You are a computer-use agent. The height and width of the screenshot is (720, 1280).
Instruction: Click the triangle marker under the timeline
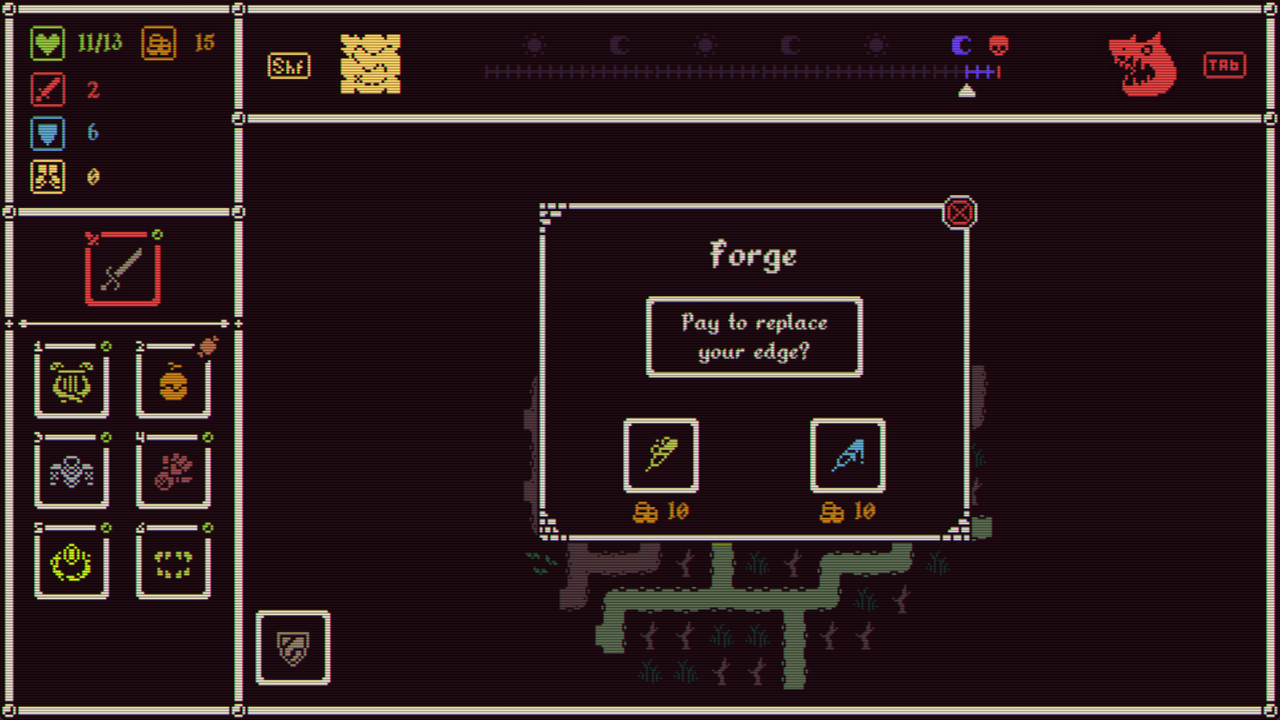[966, 90]
